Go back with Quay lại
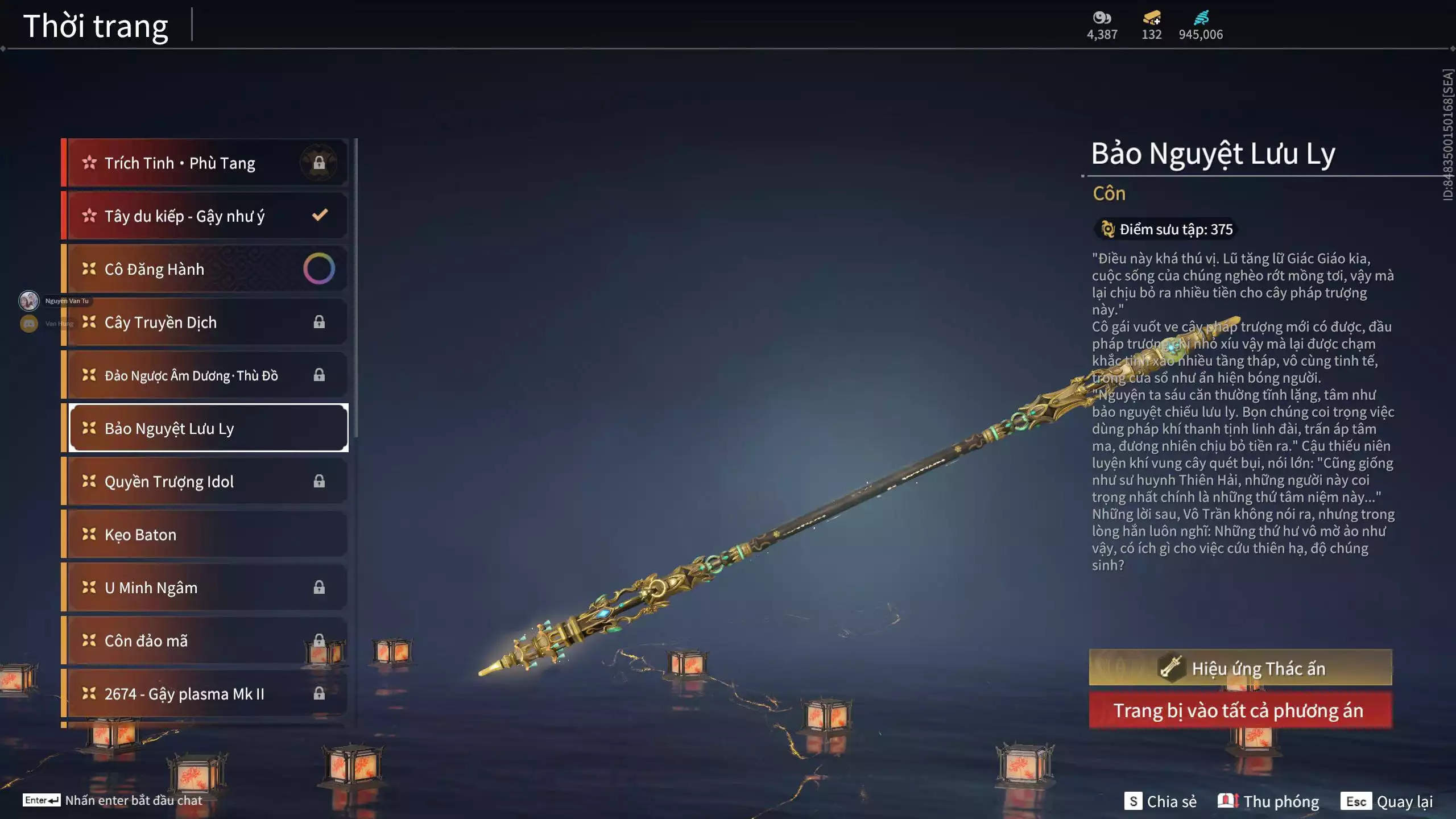 1387,801
